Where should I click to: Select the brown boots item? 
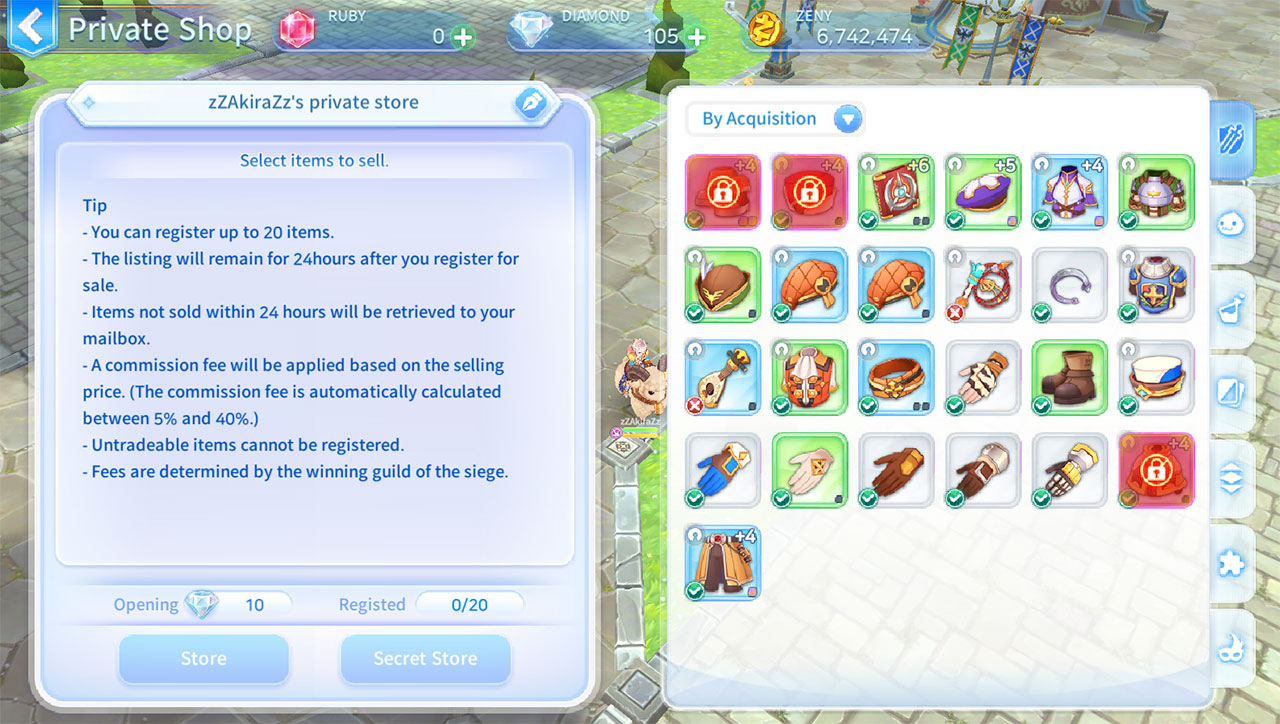(x=1069, y=377)
